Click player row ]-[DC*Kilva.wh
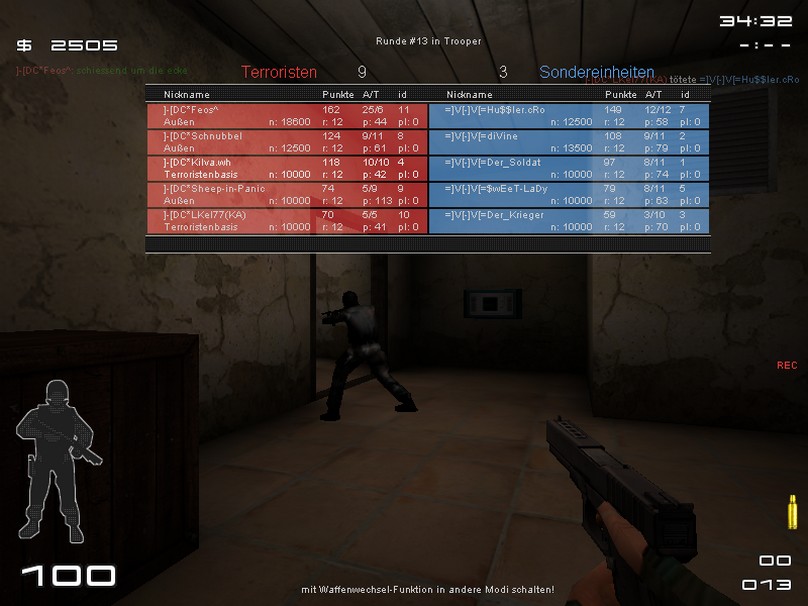 point(287,167)
